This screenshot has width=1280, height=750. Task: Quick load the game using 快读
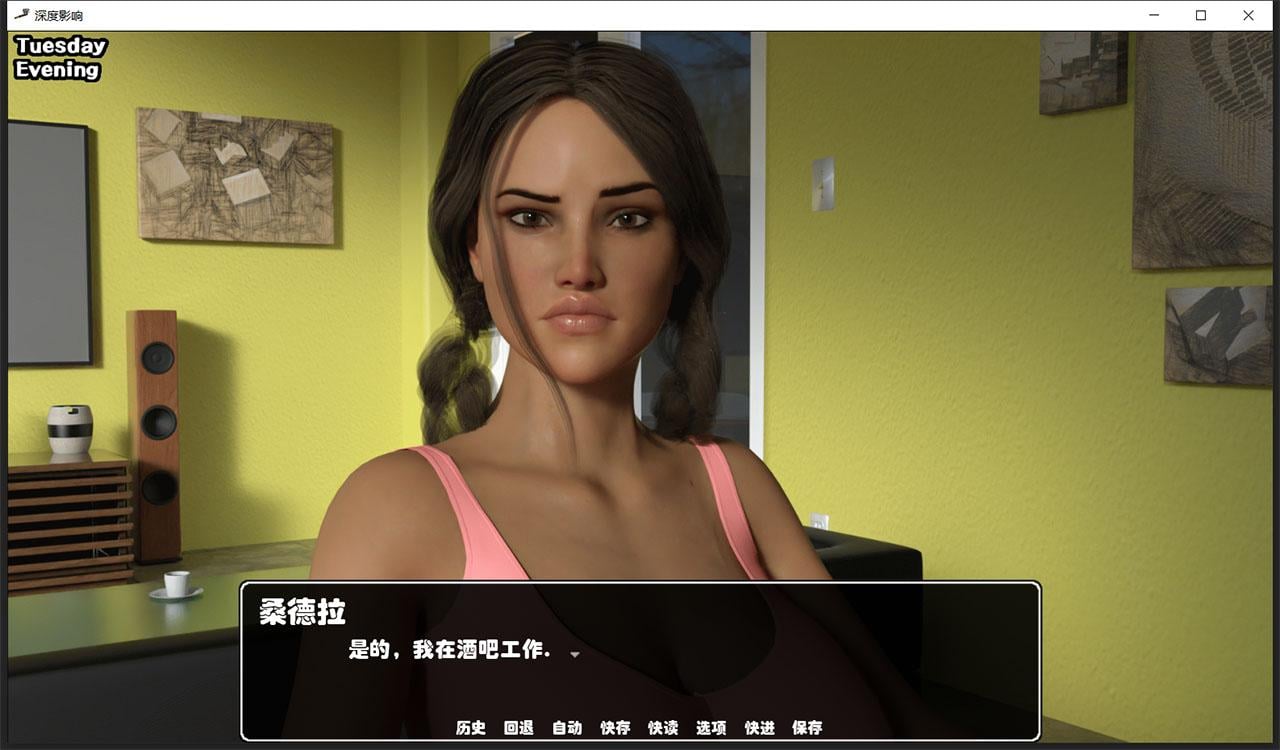point(663,729)
